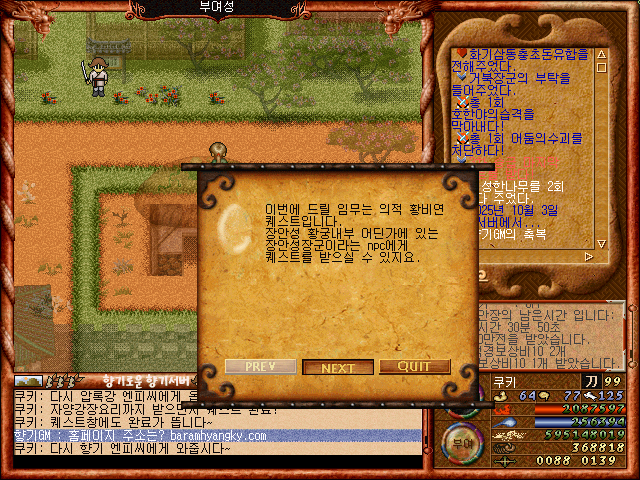
Task: Close the dialog with the QUIT button
Action: point(414,367)
